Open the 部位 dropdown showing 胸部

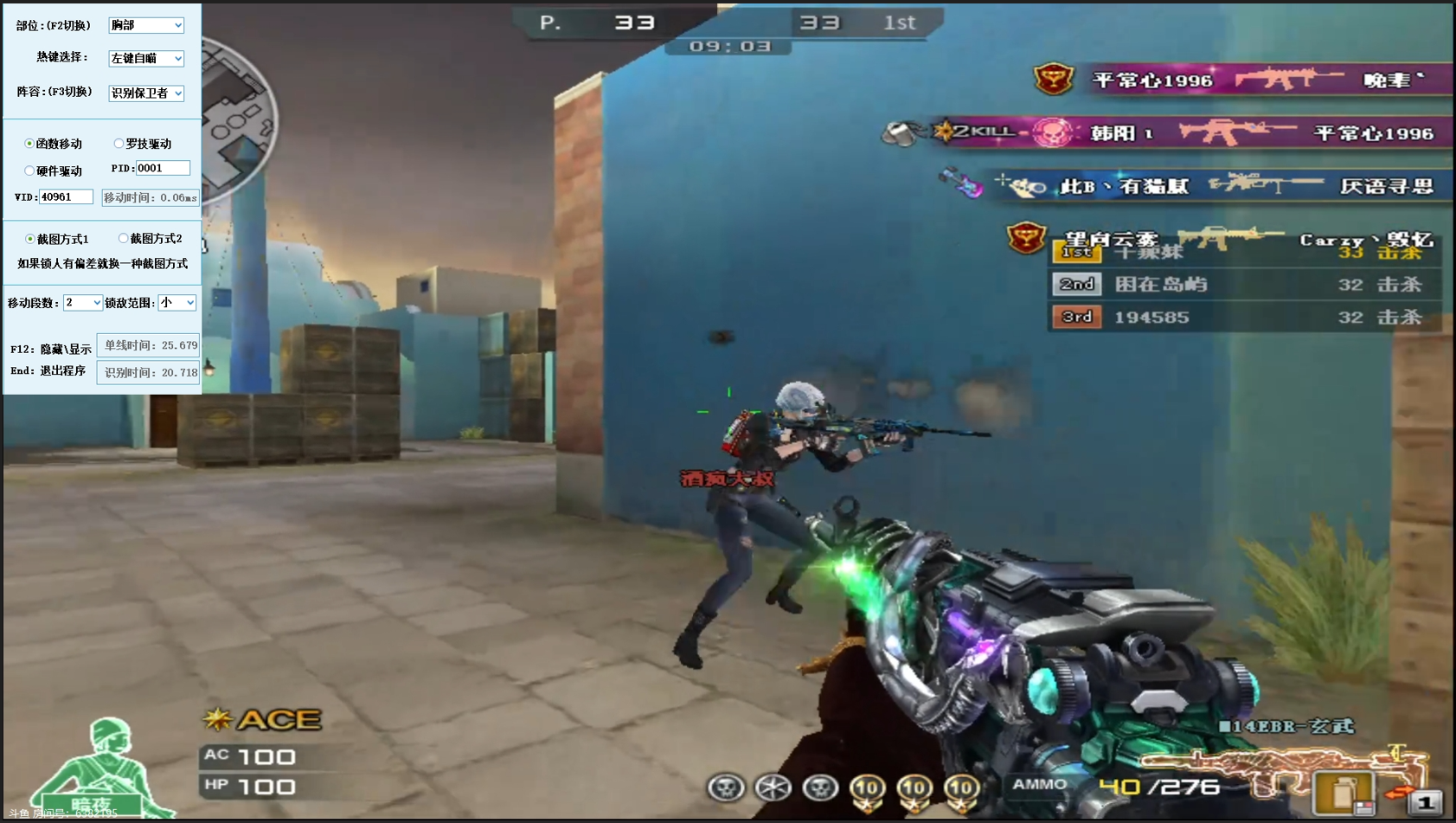pyautogui.click(x=146, y=25)
